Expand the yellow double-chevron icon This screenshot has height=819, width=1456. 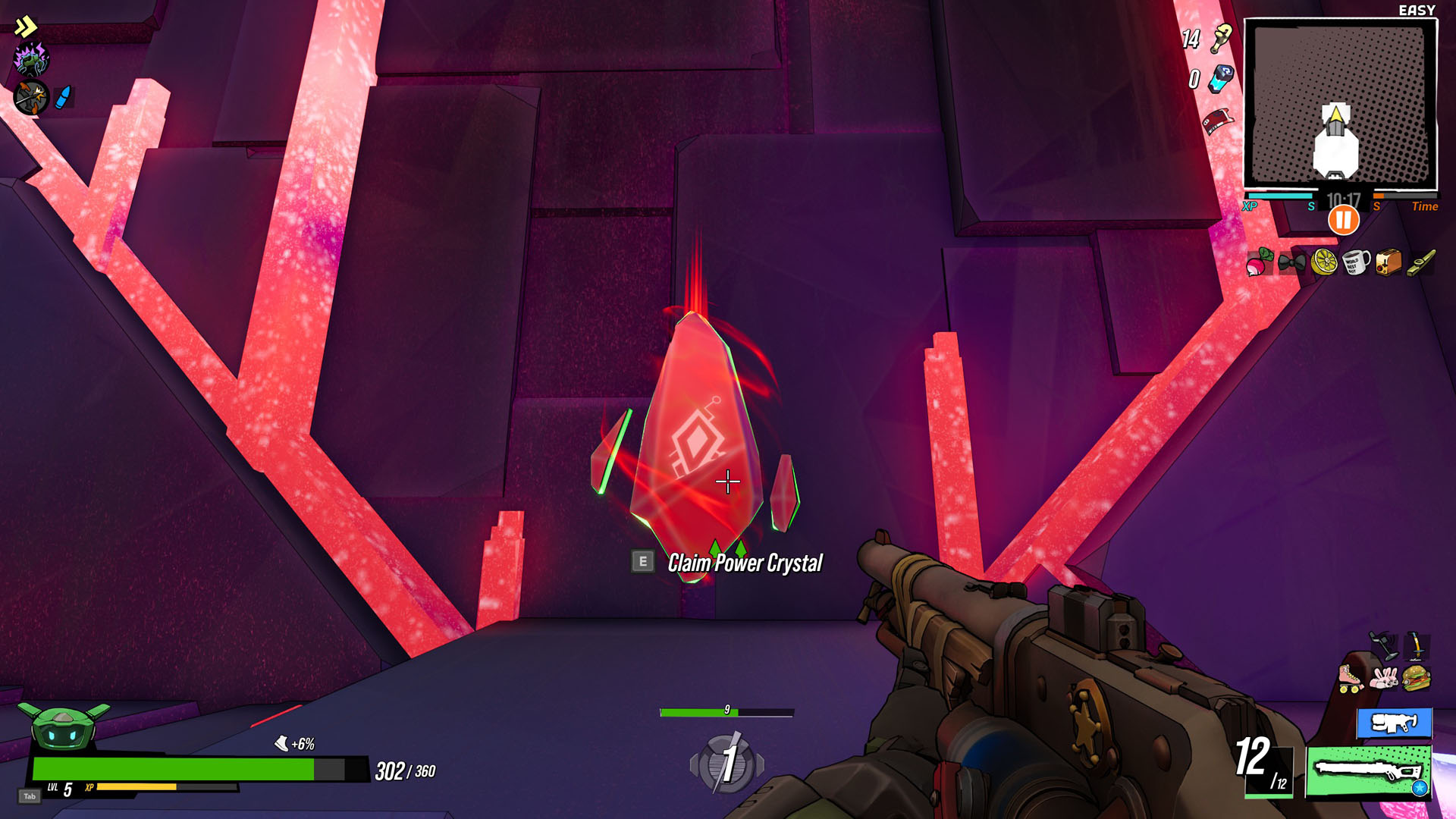26,27
